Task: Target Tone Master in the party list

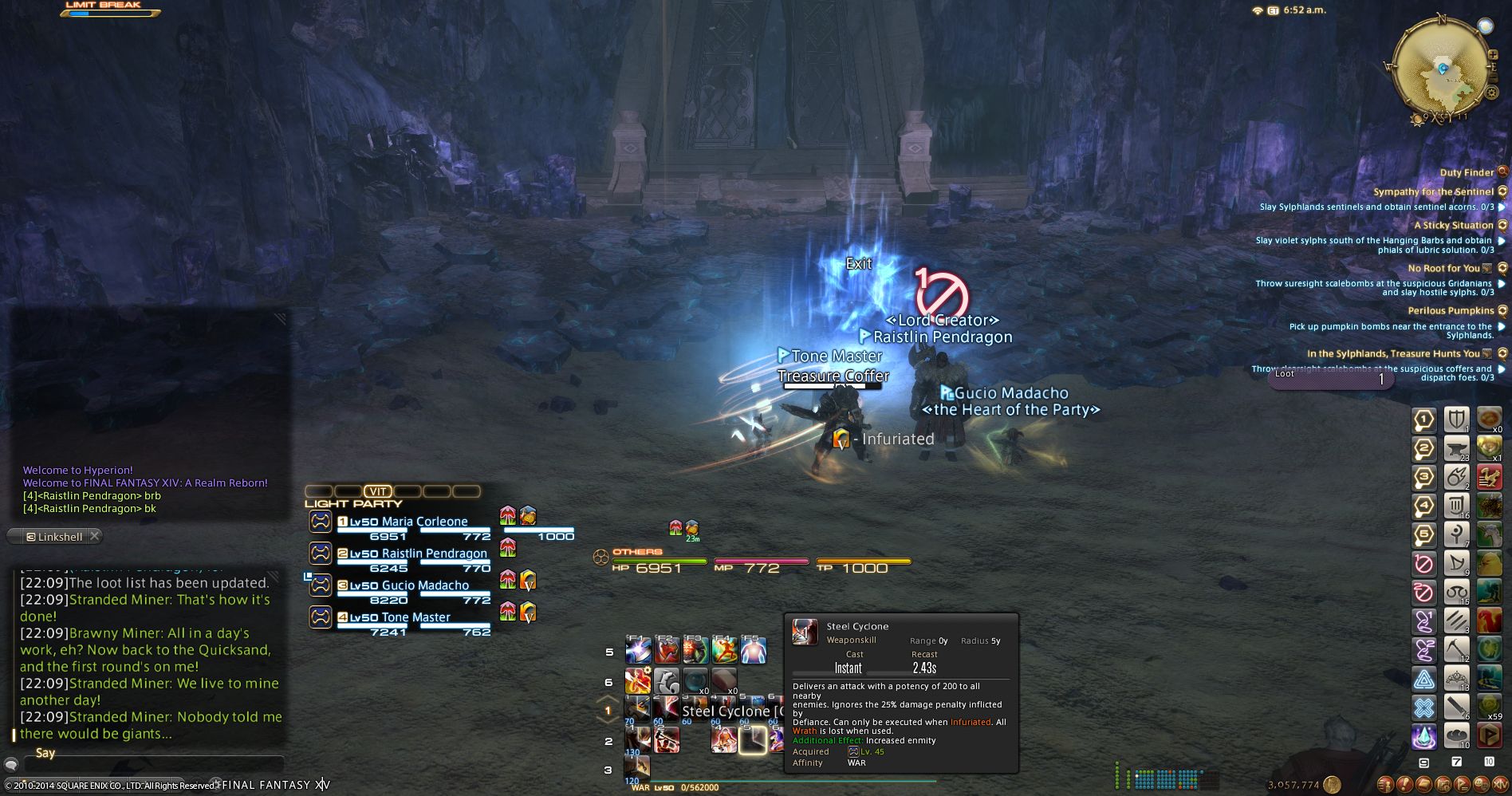Action: (415, 617)
